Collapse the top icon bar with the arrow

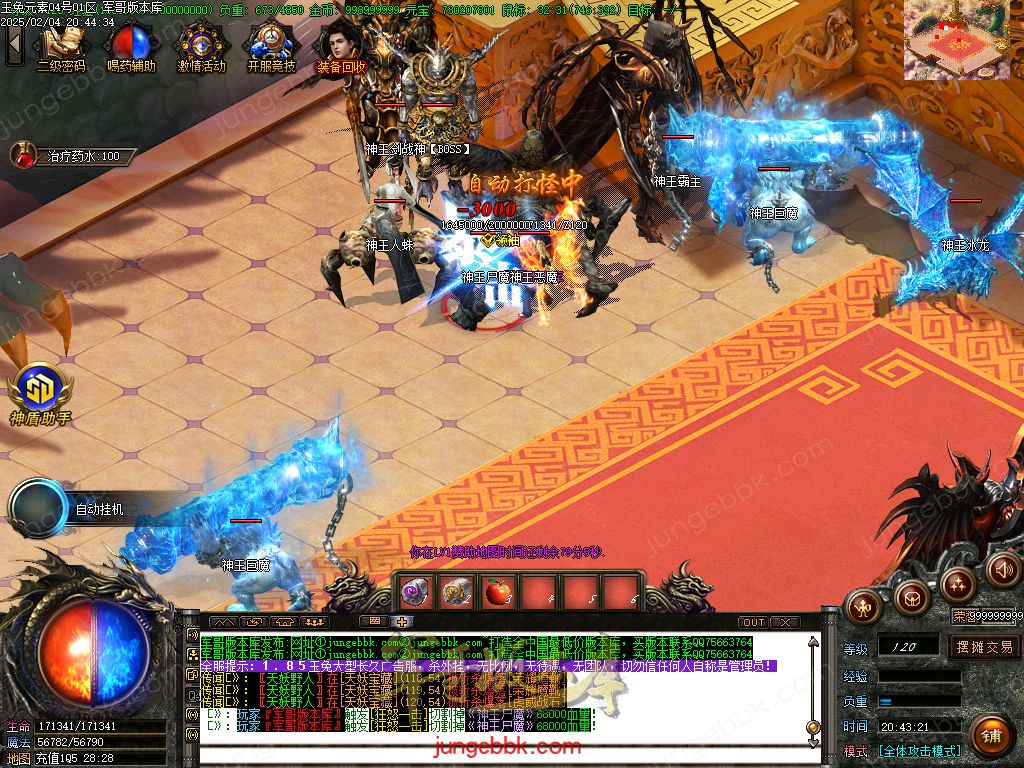click(x=14, y=45)
